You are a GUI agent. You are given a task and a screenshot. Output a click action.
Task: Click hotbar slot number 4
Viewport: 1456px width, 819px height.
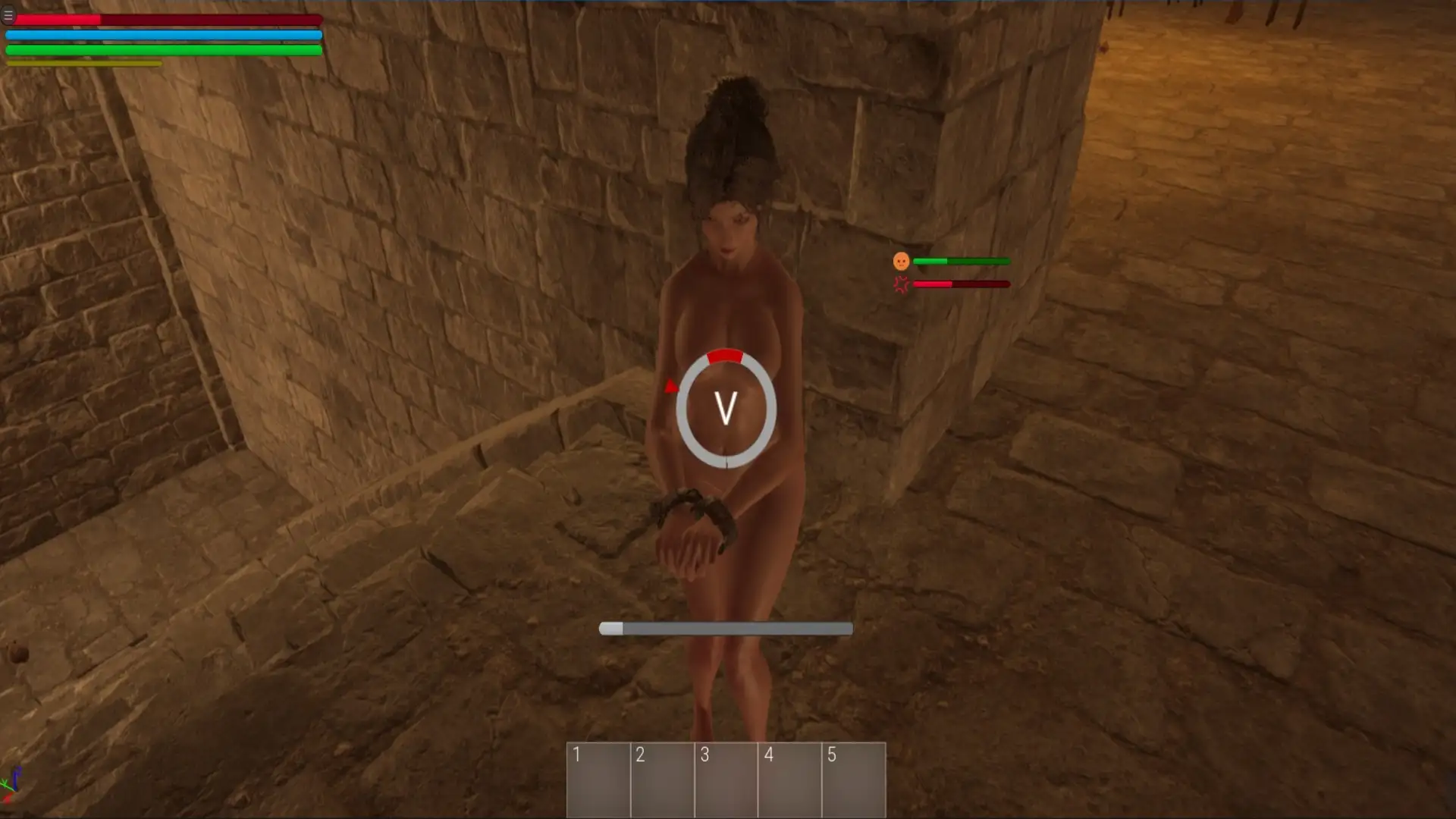(x=789, y=779)
